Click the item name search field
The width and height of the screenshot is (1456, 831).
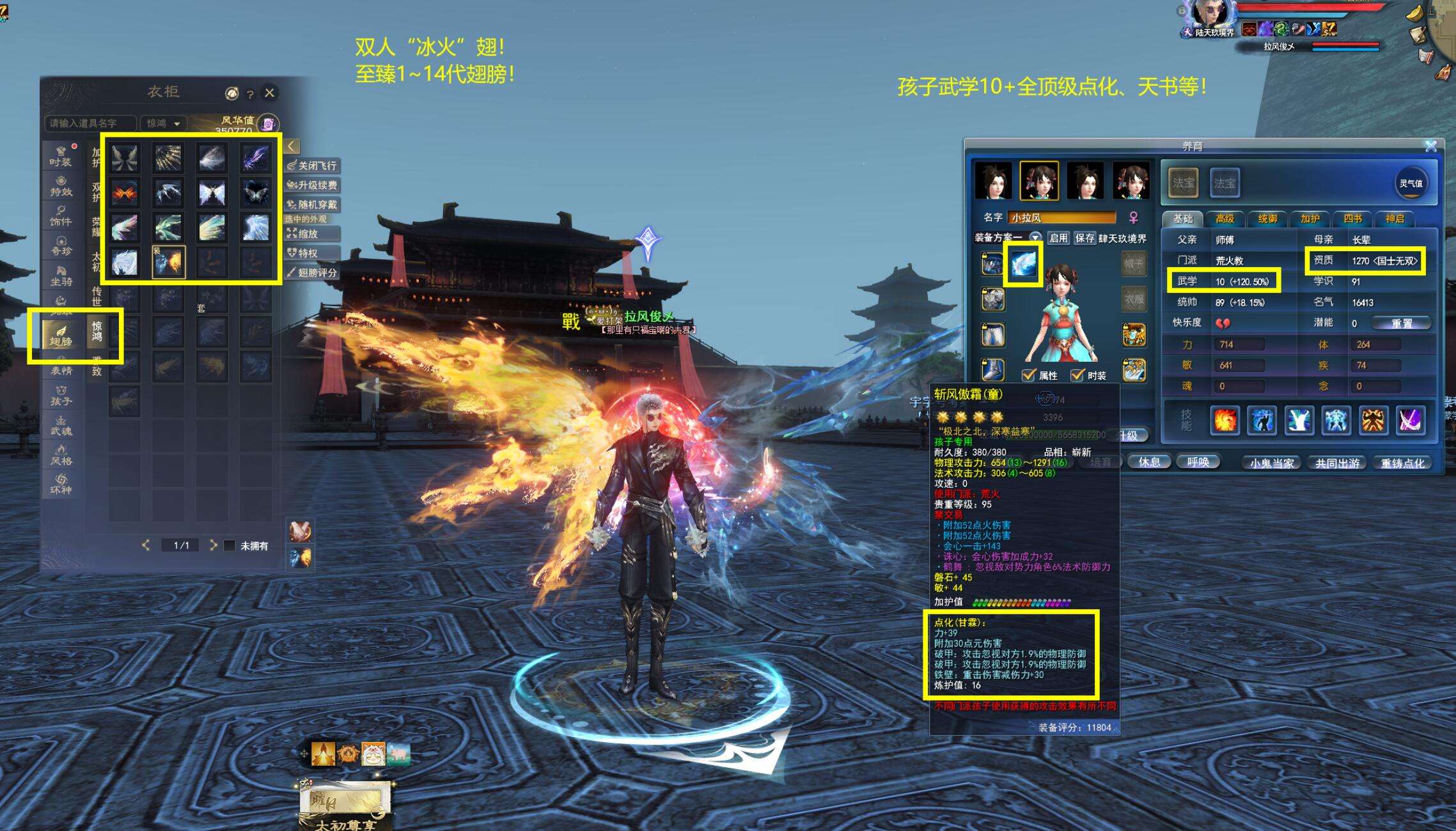[x=90, y=123]
